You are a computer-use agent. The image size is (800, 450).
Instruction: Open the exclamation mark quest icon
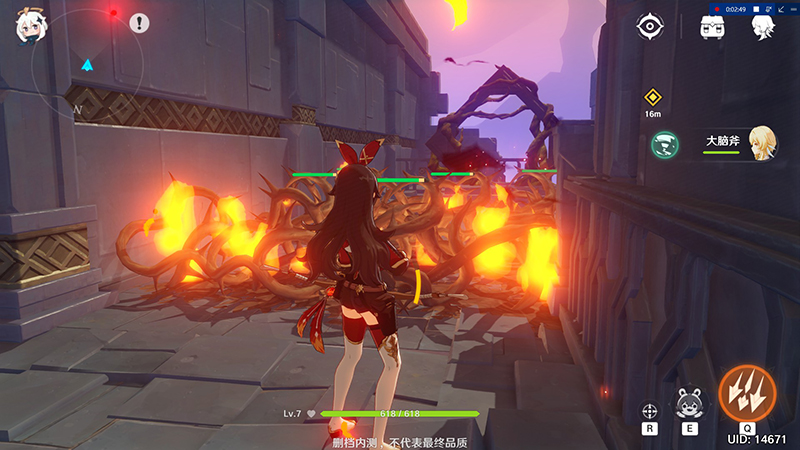139,22
